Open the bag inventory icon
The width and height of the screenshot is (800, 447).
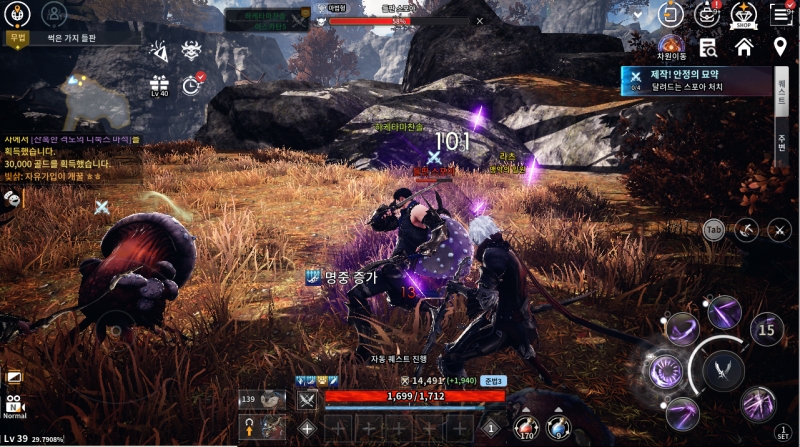pos(707,14)
